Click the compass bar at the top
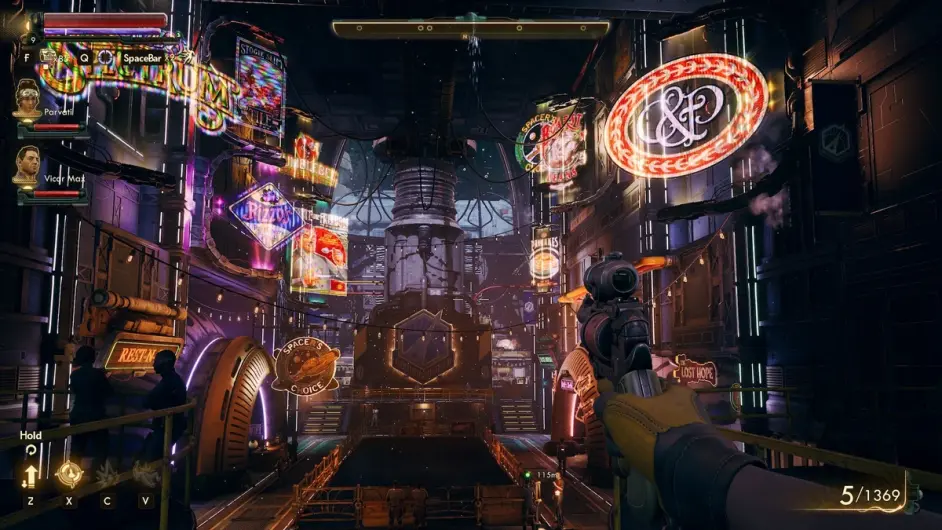Image resolution: width=942 pixels, height=530 pixels. coord(471,29)
